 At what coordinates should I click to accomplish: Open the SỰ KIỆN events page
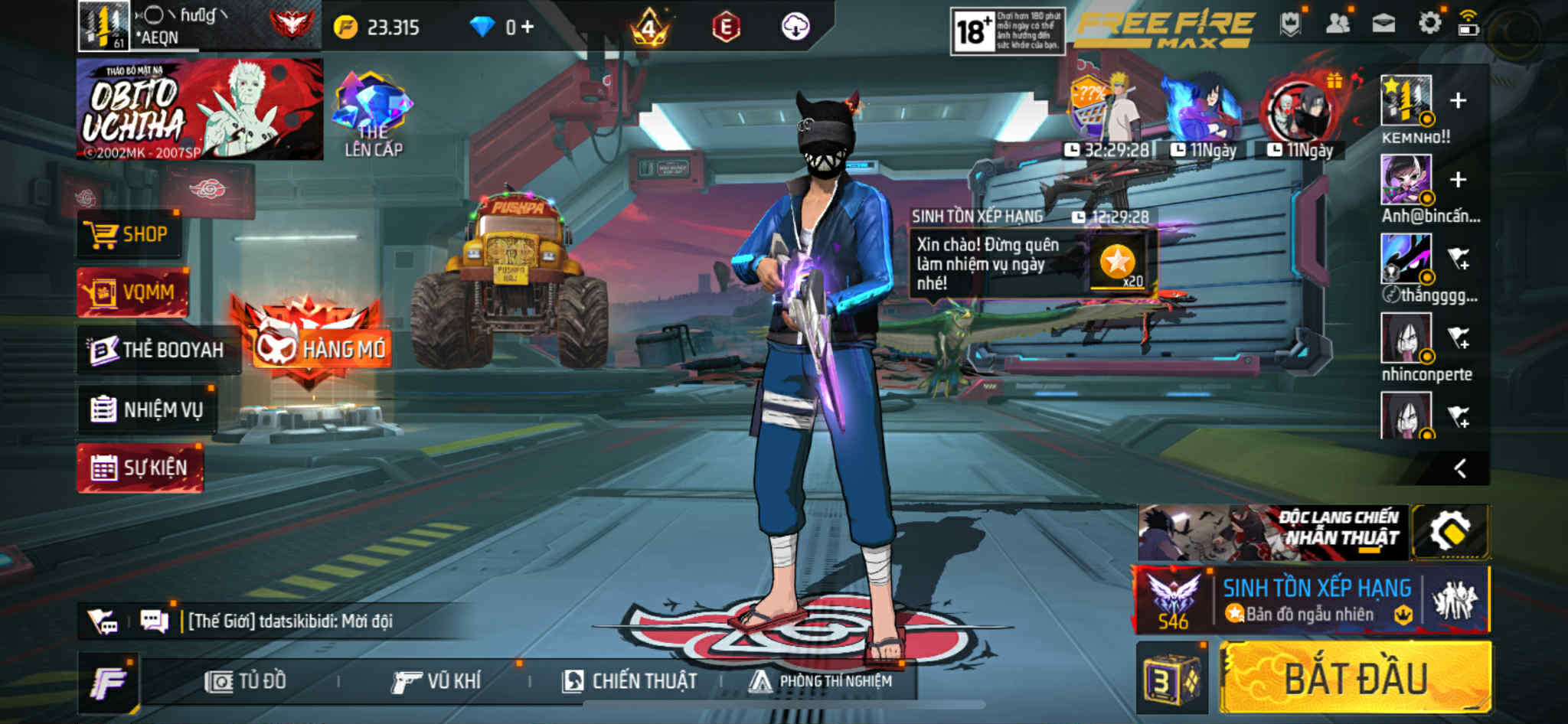(140, 467)
